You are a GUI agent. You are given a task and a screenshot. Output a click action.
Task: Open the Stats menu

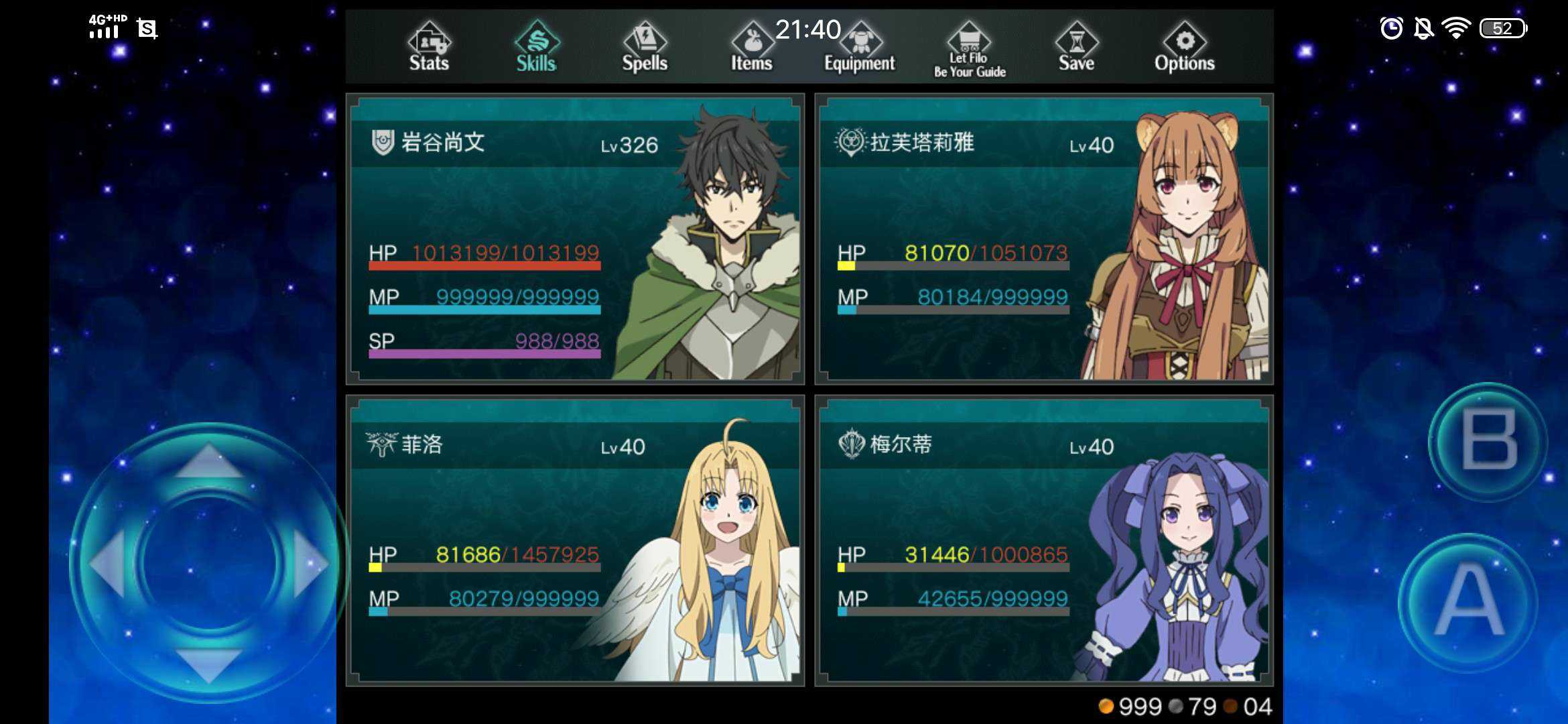pyautogui.click(x=429, y=47)
